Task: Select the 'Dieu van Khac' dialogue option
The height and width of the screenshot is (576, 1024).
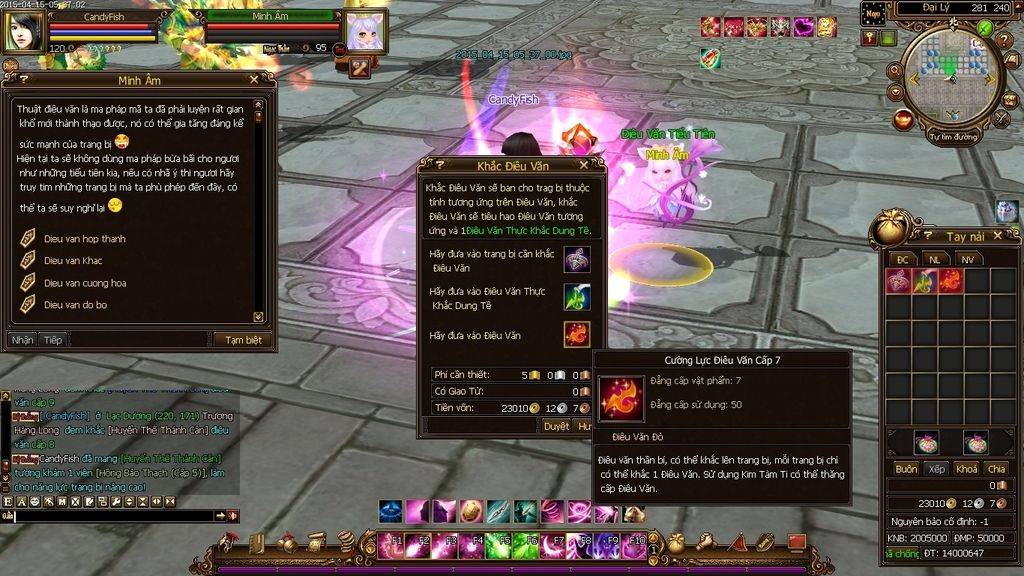Action: [x=73, y=261]
